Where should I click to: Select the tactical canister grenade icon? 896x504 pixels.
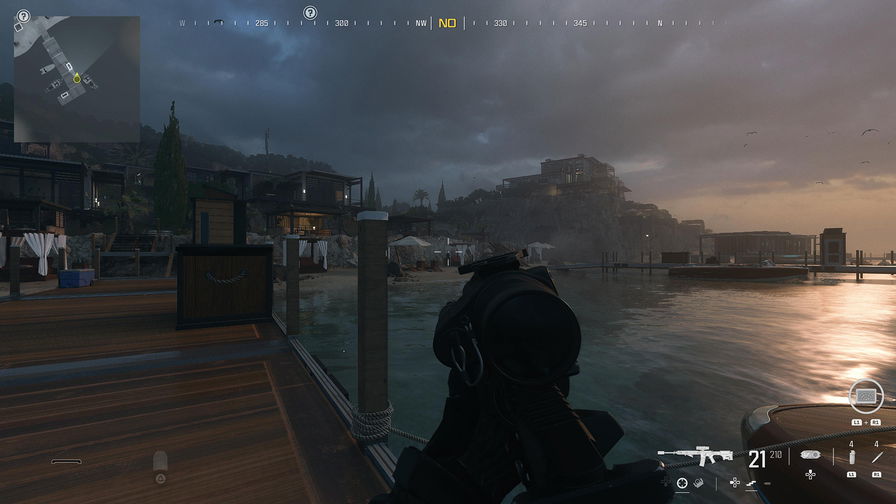coord(851,457)
